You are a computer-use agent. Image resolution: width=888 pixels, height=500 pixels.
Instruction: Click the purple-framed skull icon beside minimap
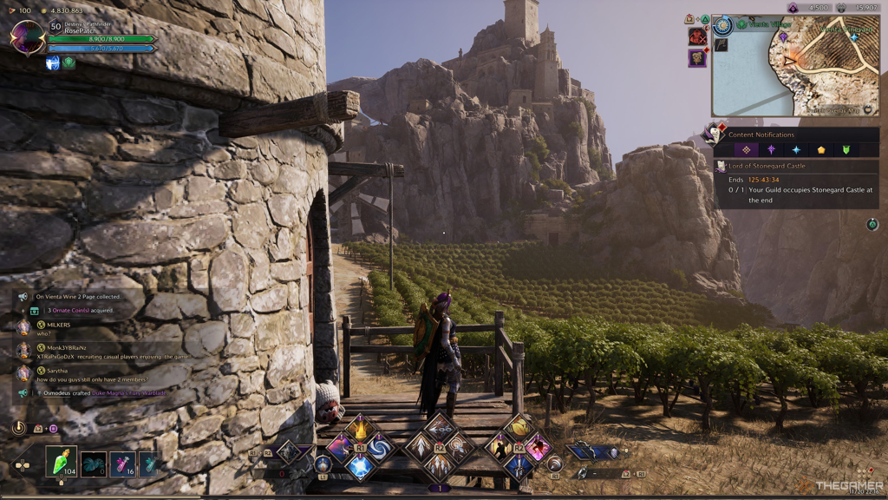697,59
